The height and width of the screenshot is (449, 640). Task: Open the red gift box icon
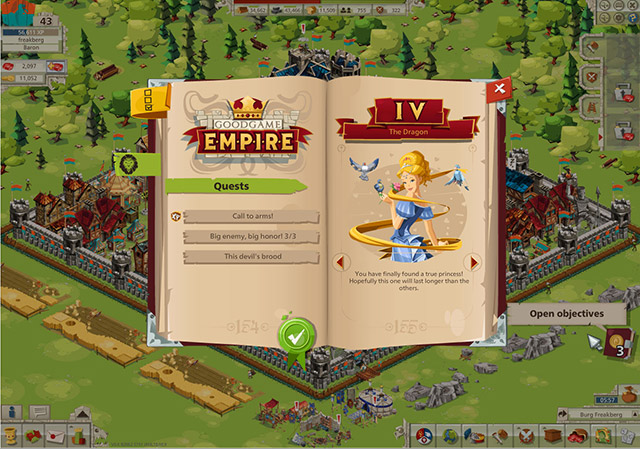pos(34,436)
